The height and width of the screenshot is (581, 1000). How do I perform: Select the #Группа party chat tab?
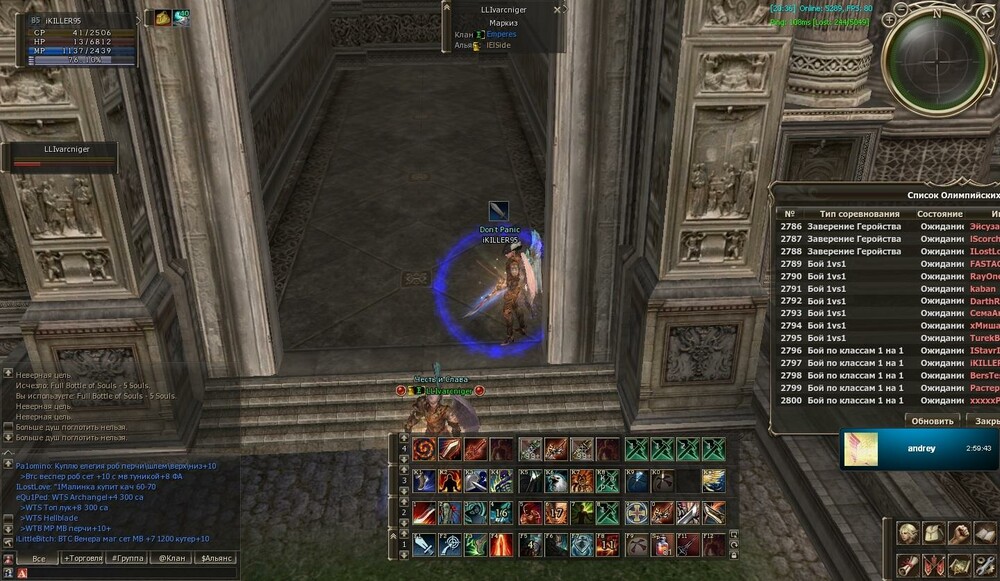tap(127, 558)
